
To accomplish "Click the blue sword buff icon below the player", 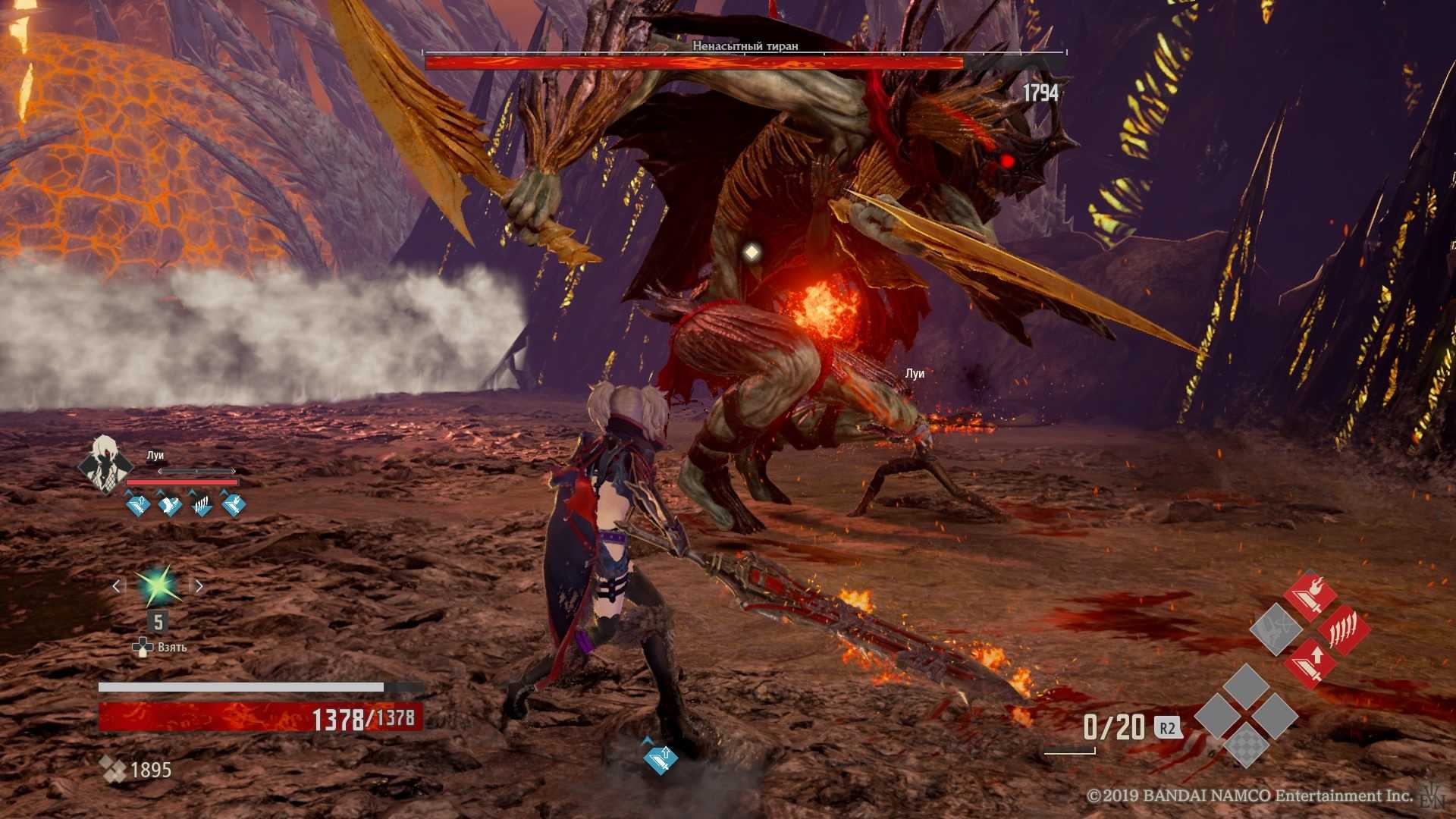I will (x=660, y=759).
